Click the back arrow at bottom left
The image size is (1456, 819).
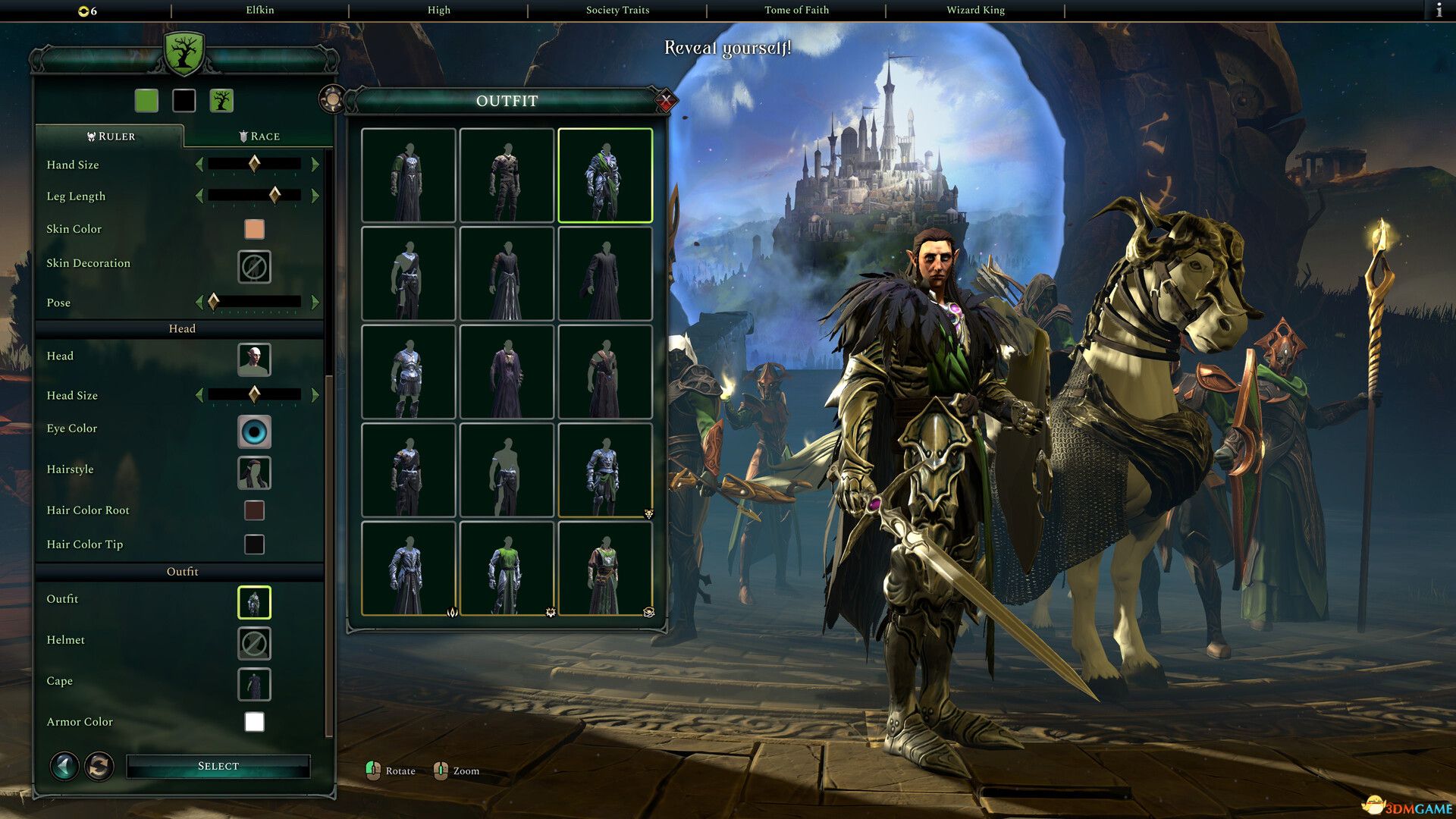click(64, 766)
